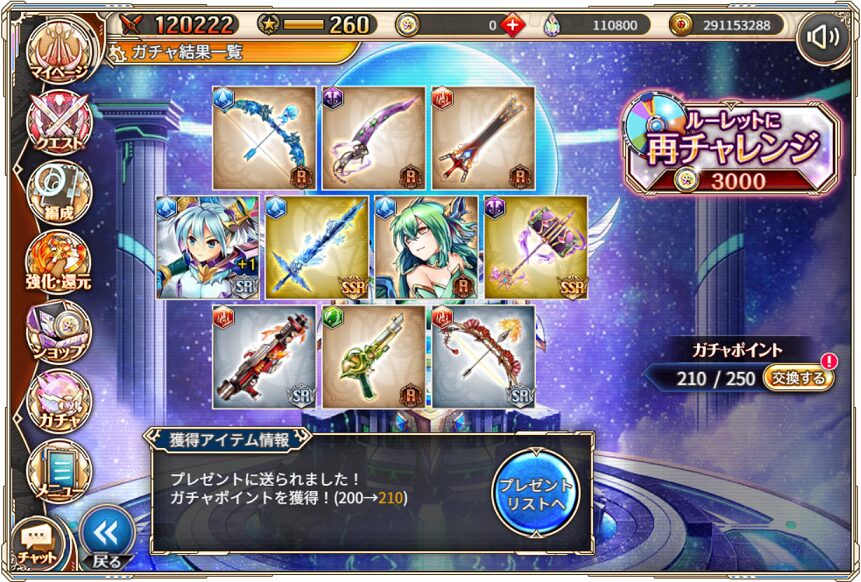Select the green-haired character R card
Viewport: 861px width, 582px height.
click(427, 247)
